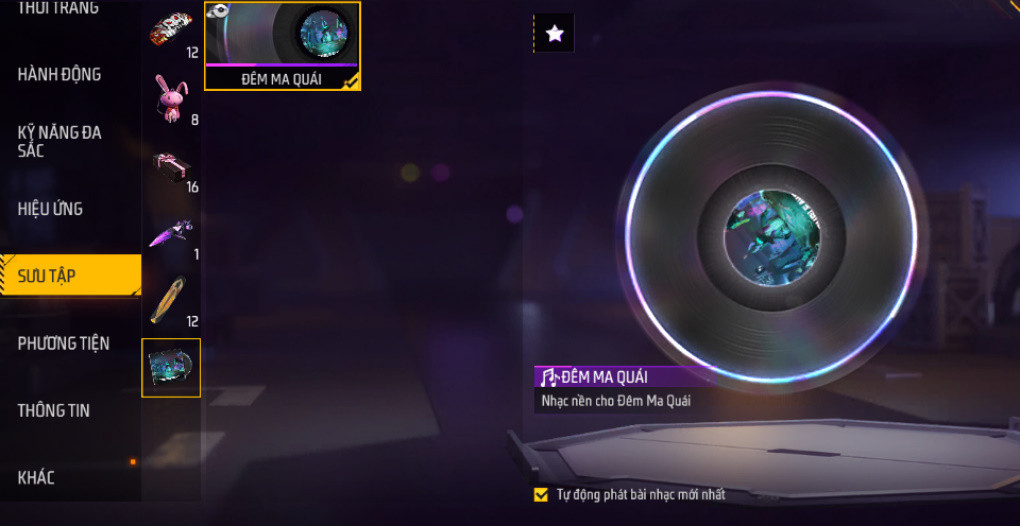Viewport: 1020px width, 526px height.
Task: Select the Đêm Ma Quái music card
Action: point(282,46)
